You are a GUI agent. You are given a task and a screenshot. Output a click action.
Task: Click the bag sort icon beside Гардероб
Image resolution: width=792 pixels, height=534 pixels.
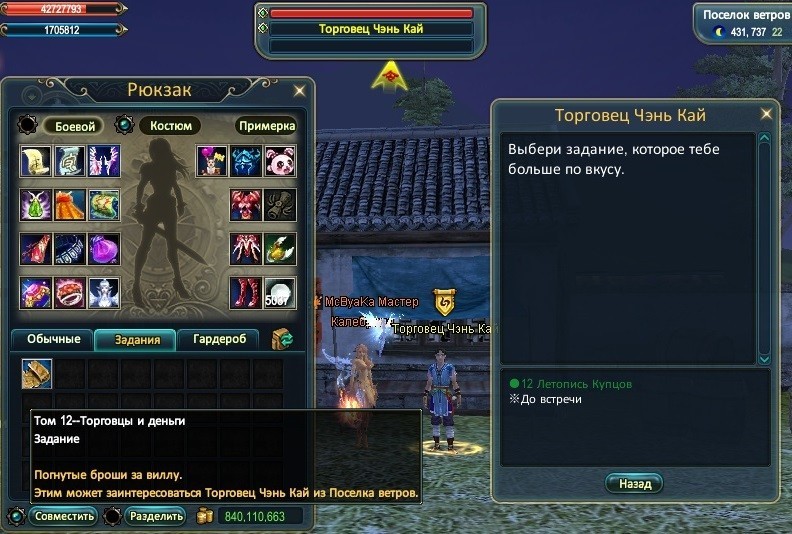tap(281, 339)
